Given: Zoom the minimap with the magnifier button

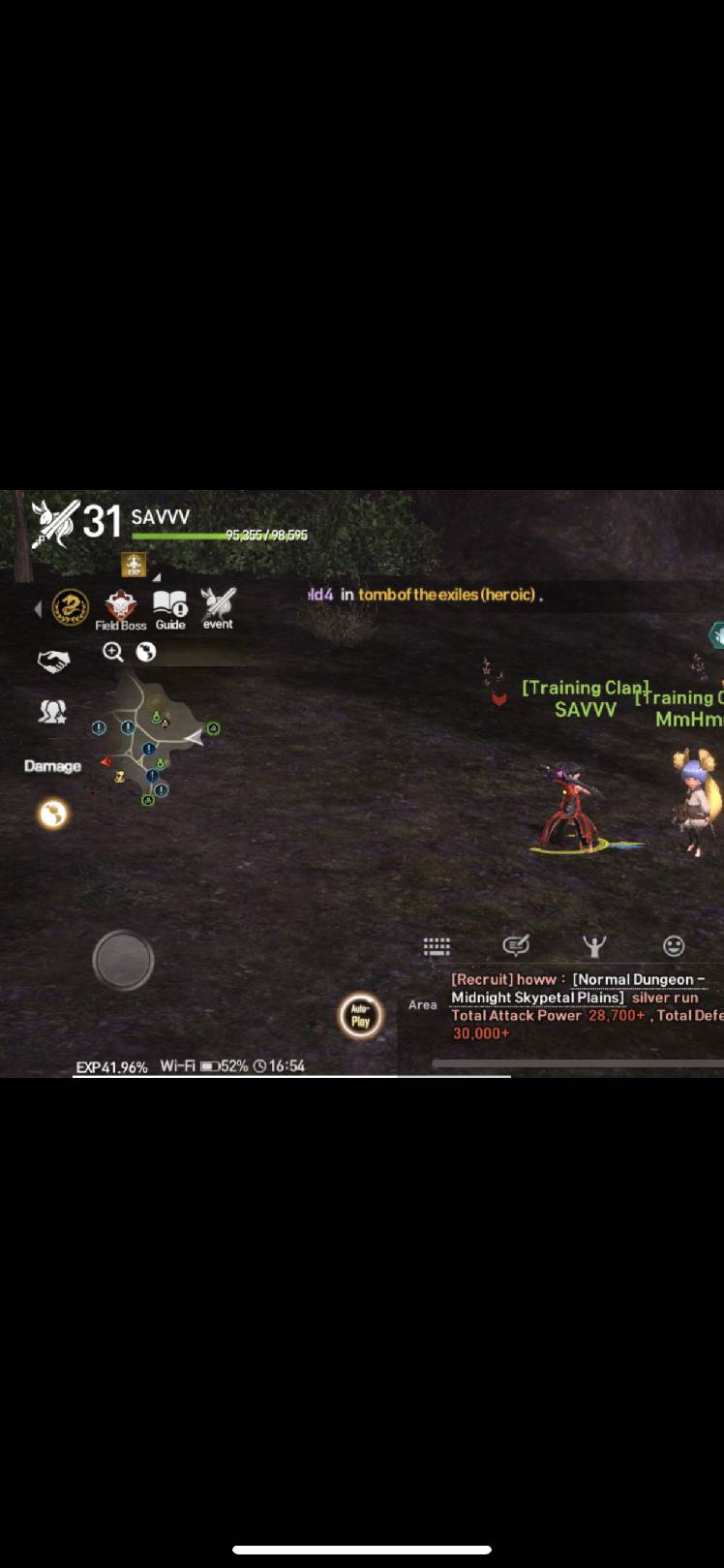Looking at the screenshot, I should (x=113, y=652).
